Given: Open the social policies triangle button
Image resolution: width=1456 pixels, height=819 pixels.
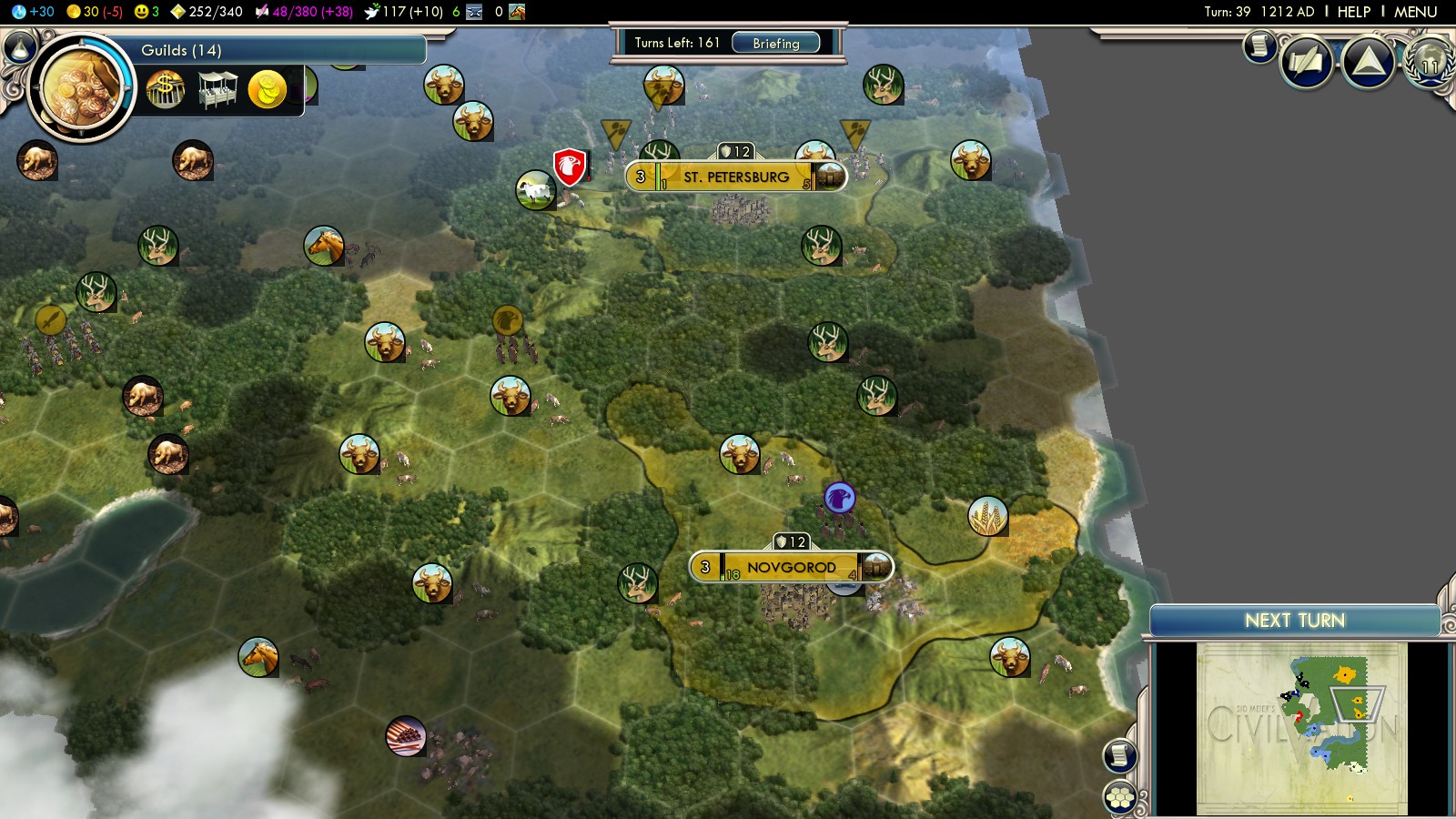Looking at the screenshot, I should pyautogui.click(x=1368, y=62).
